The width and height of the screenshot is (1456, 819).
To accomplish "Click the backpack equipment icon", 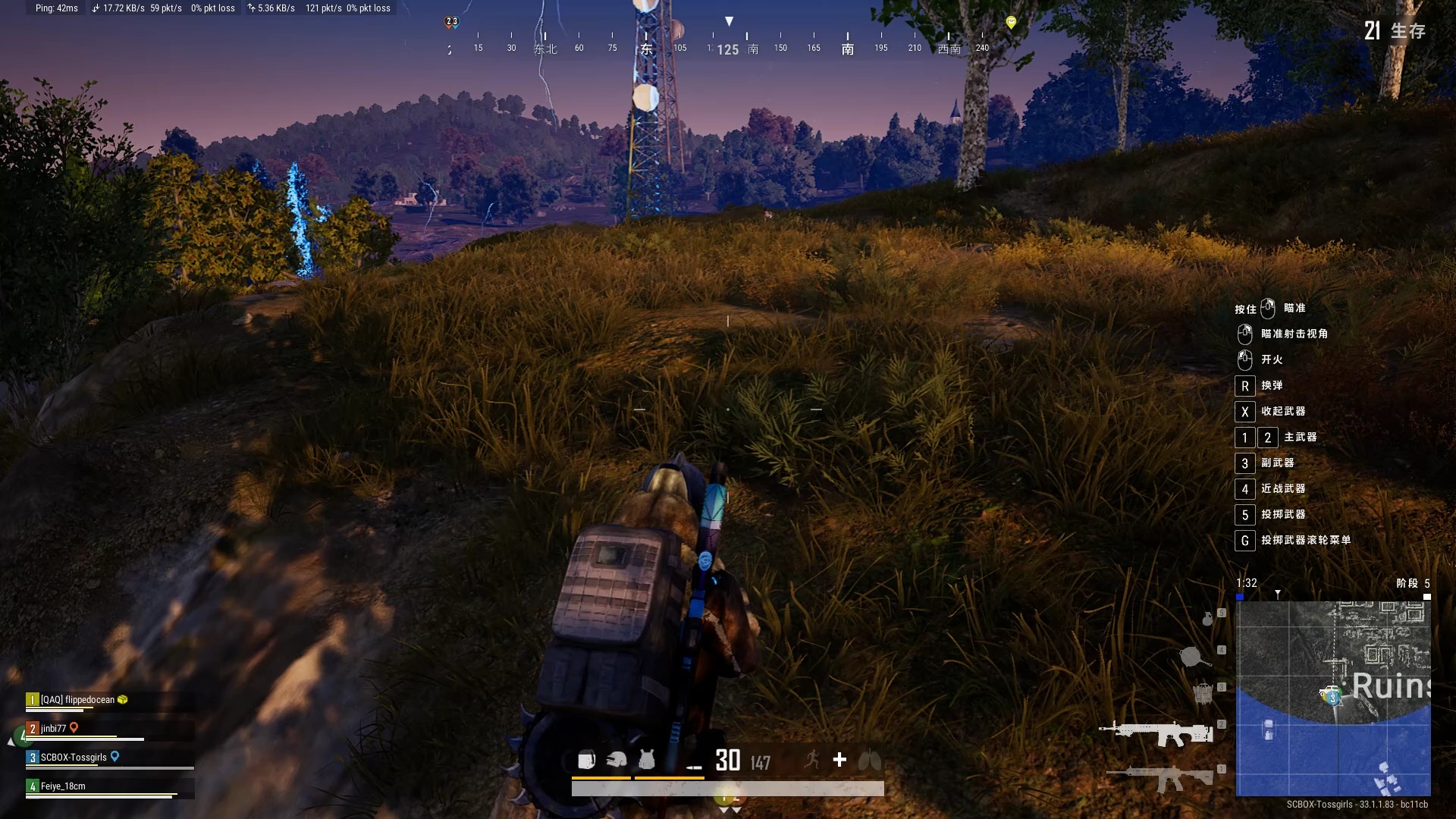I will click(586, 760).
